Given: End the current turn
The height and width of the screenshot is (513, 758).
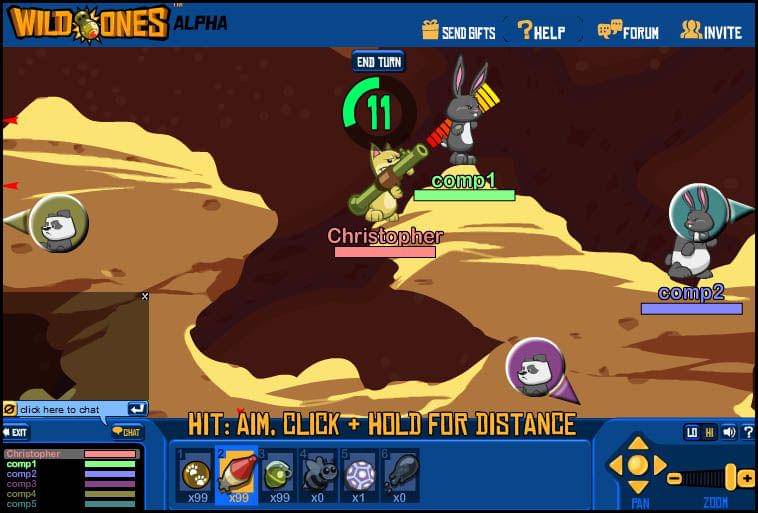Looking at the screenshot, I should [378, 60].
